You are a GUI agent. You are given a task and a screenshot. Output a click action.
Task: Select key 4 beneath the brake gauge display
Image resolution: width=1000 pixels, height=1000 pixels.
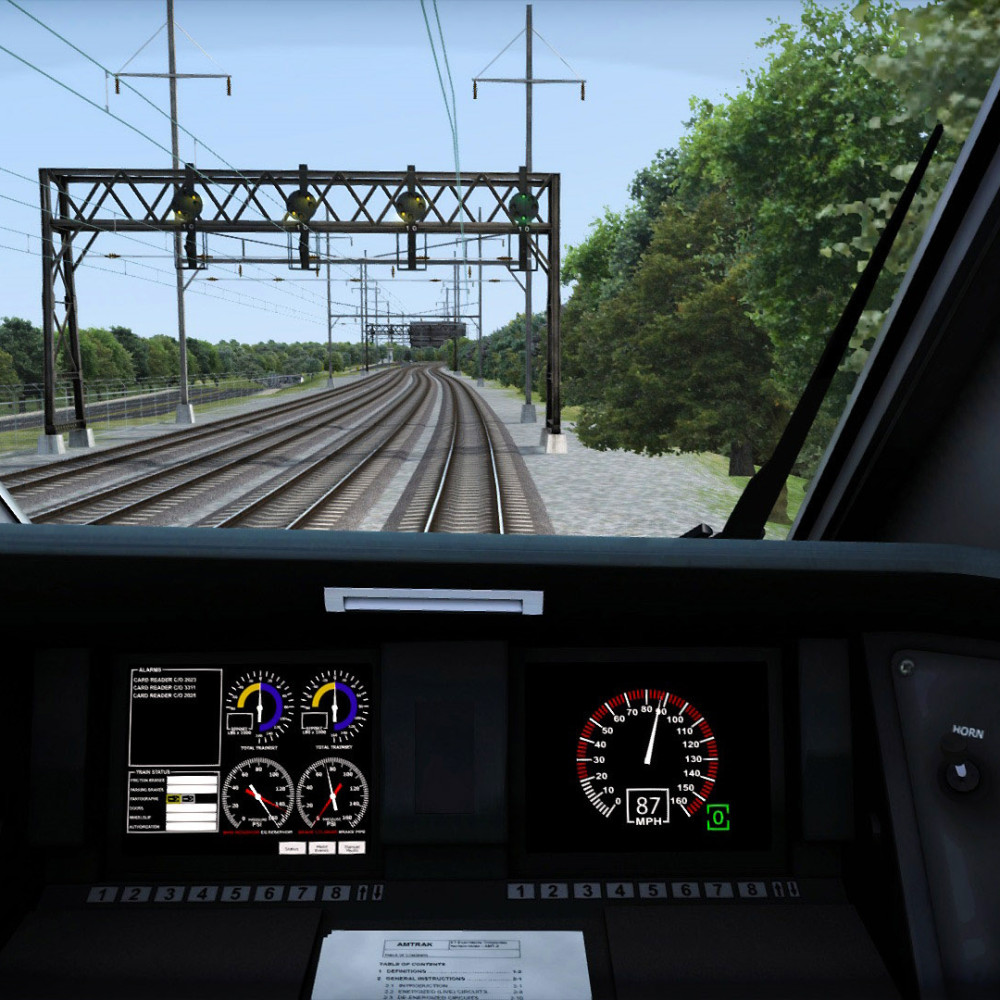click(202, 894)
